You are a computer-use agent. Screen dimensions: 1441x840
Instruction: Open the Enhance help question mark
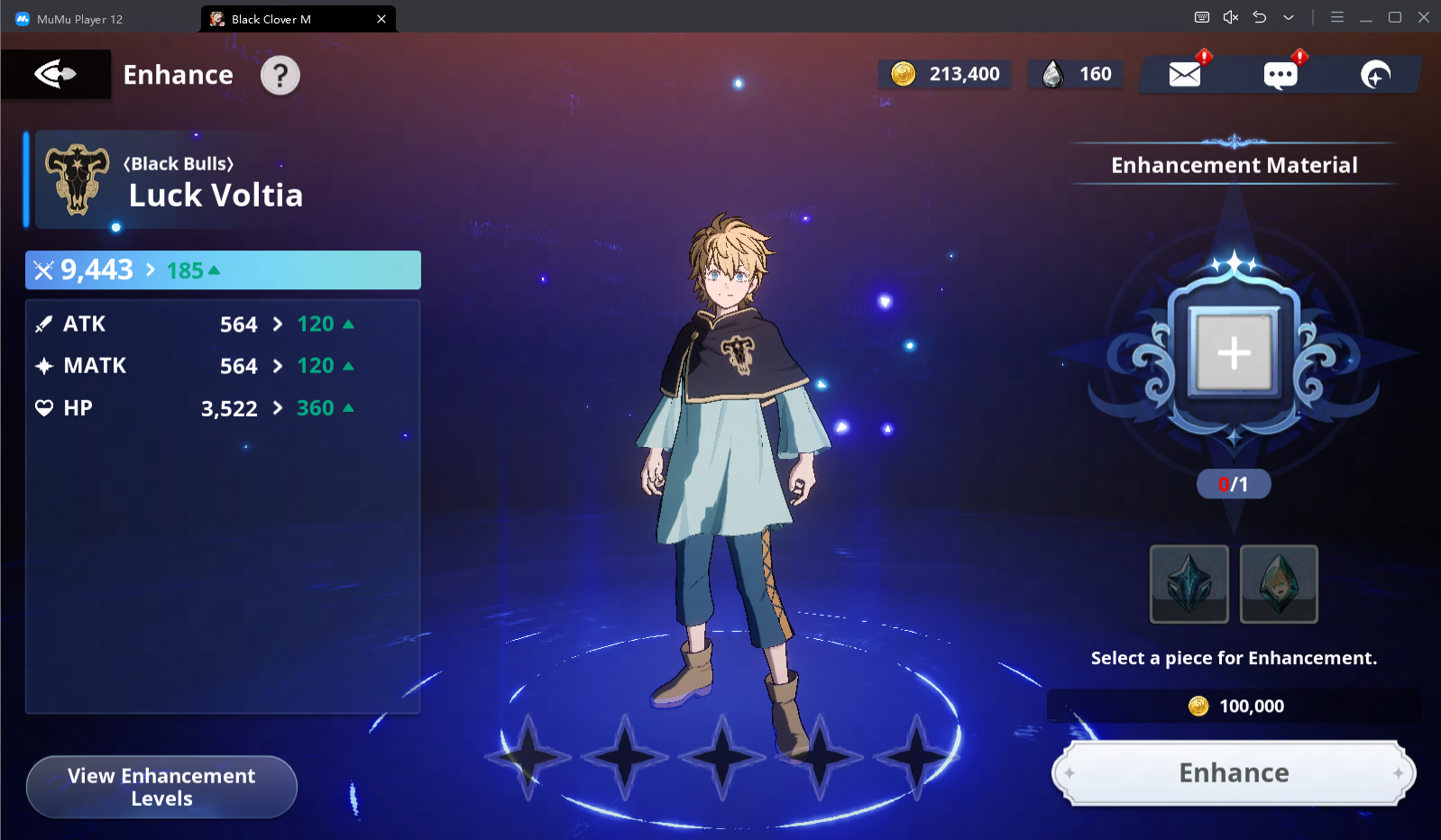point(280,75)
